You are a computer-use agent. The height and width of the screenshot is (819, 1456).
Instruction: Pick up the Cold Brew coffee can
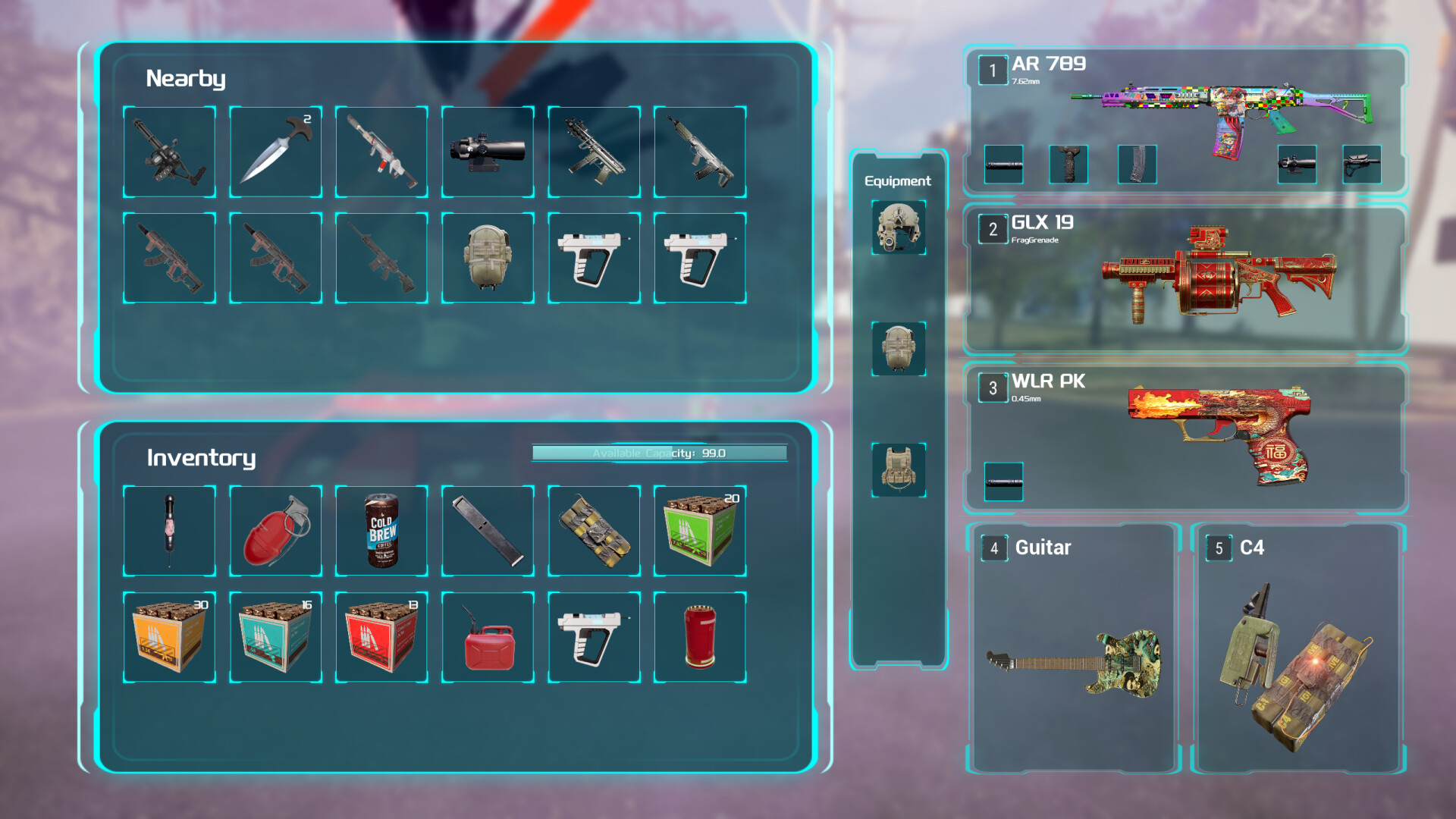(x=381, y=529)
